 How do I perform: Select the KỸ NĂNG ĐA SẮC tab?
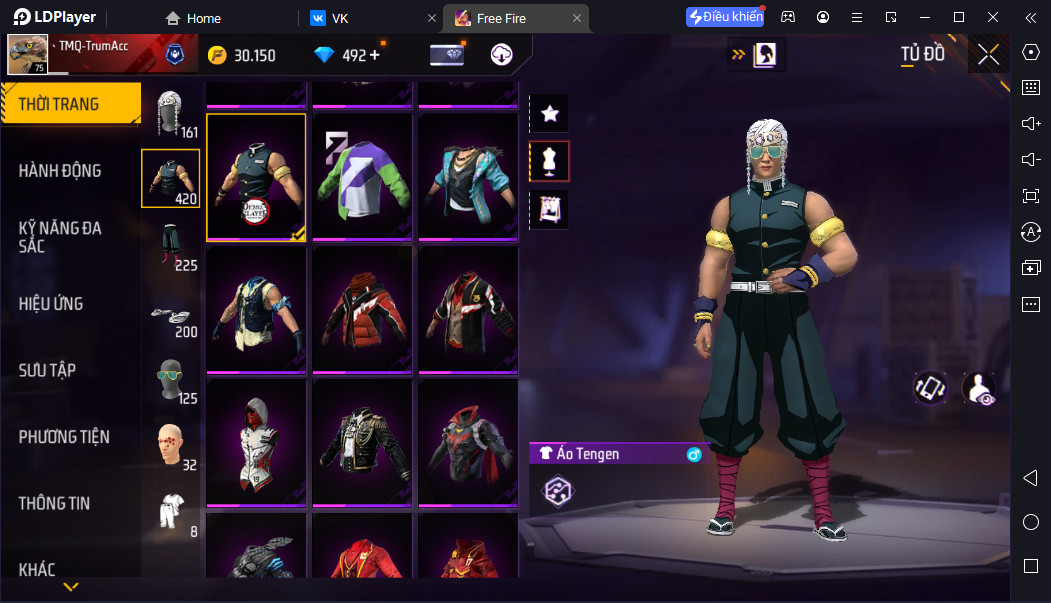tap(60, 237)
